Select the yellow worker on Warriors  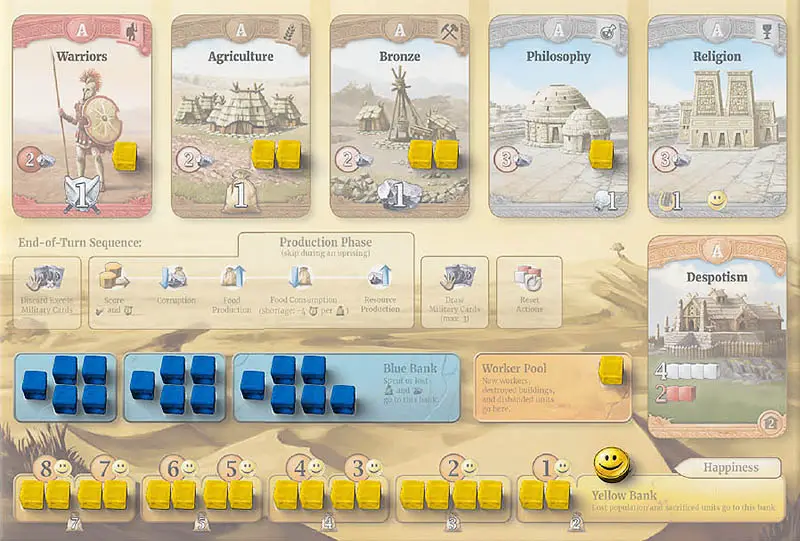pyautogui.click(x=126, y=155)
